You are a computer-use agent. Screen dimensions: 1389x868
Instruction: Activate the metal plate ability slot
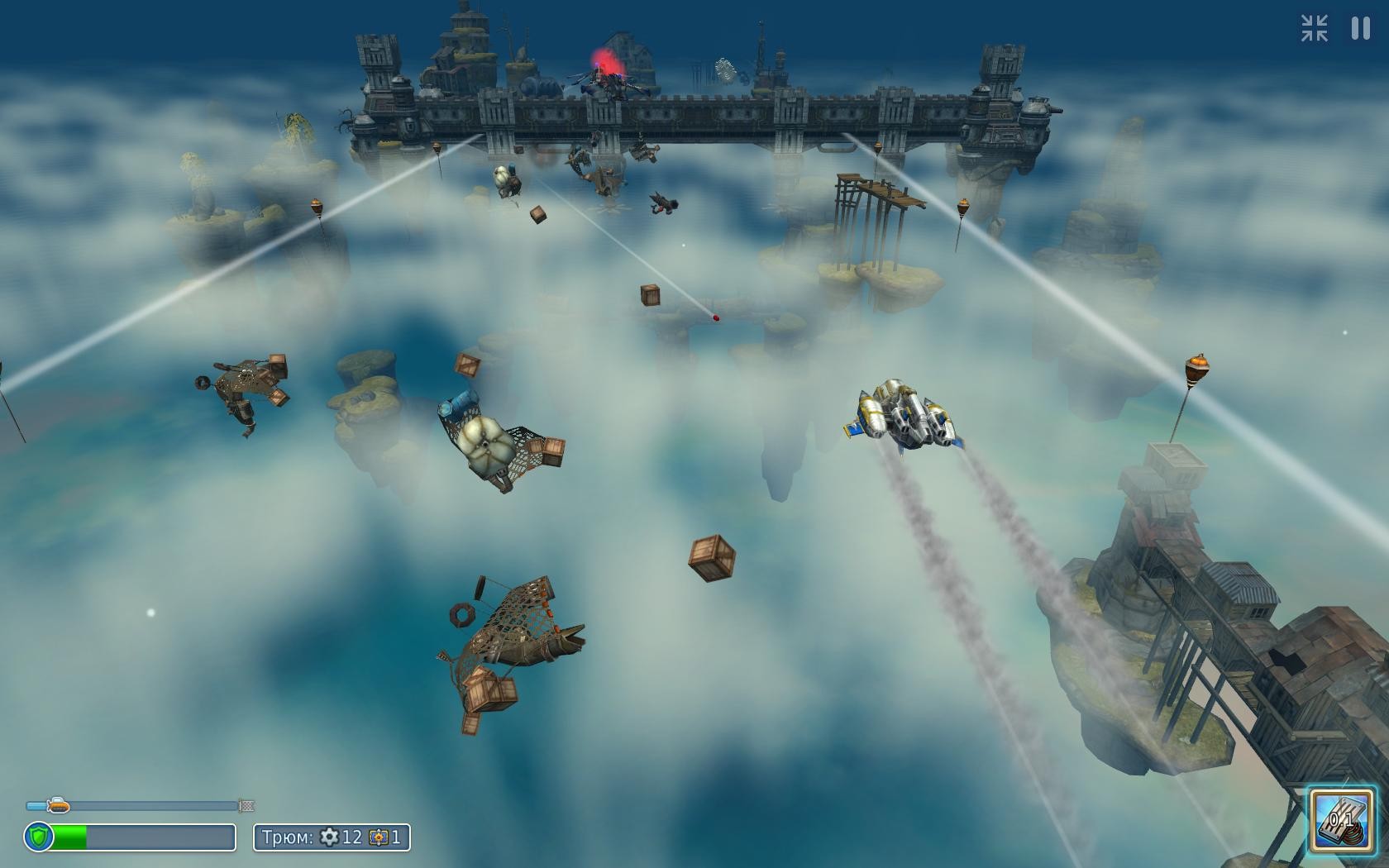click(x=1342, y=820)
